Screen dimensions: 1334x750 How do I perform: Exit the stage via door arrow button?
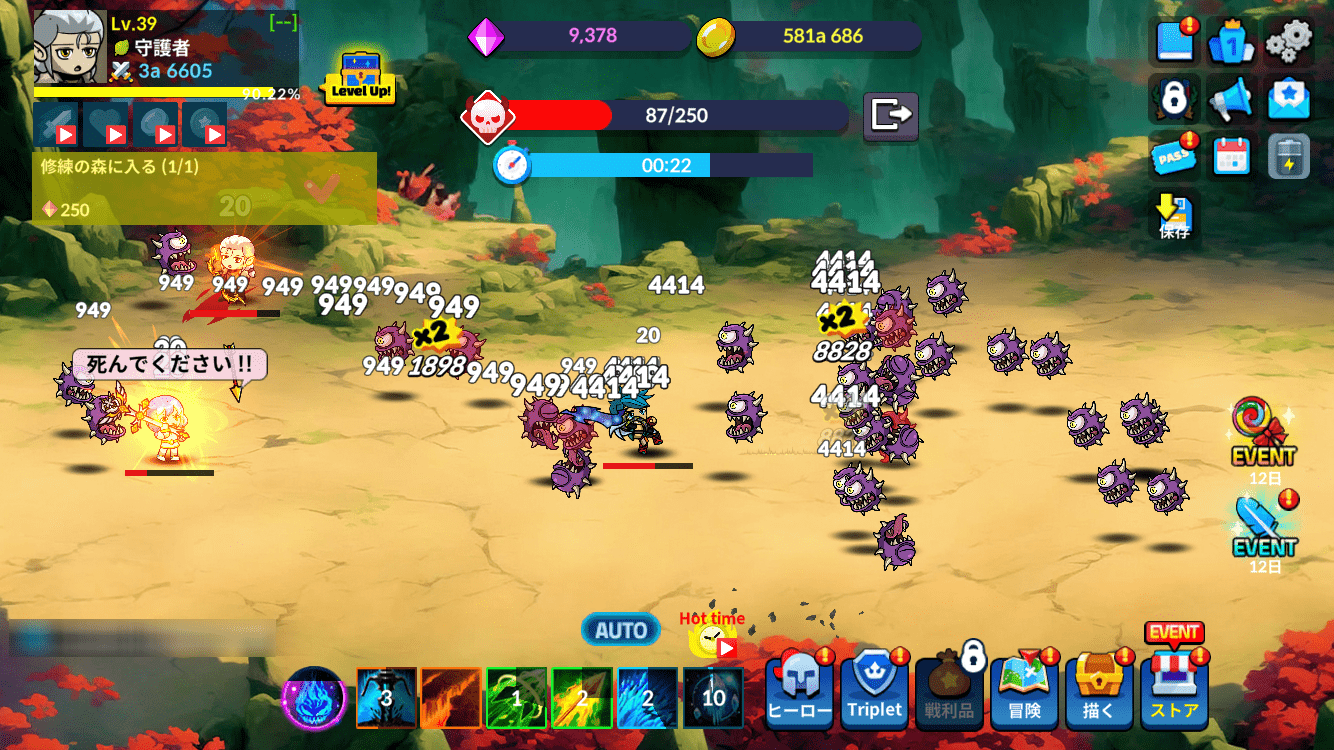889,117
